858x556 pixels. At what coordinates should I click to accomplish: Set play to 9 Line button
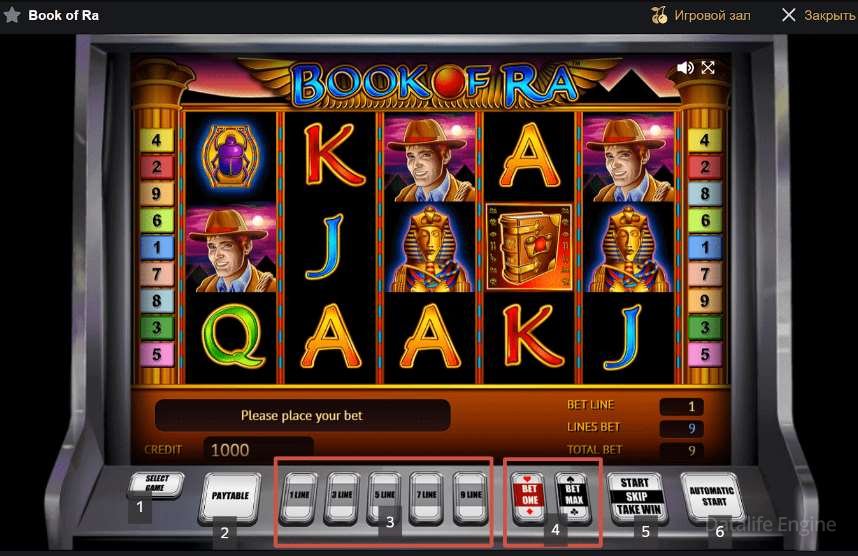tap(470, 496)
